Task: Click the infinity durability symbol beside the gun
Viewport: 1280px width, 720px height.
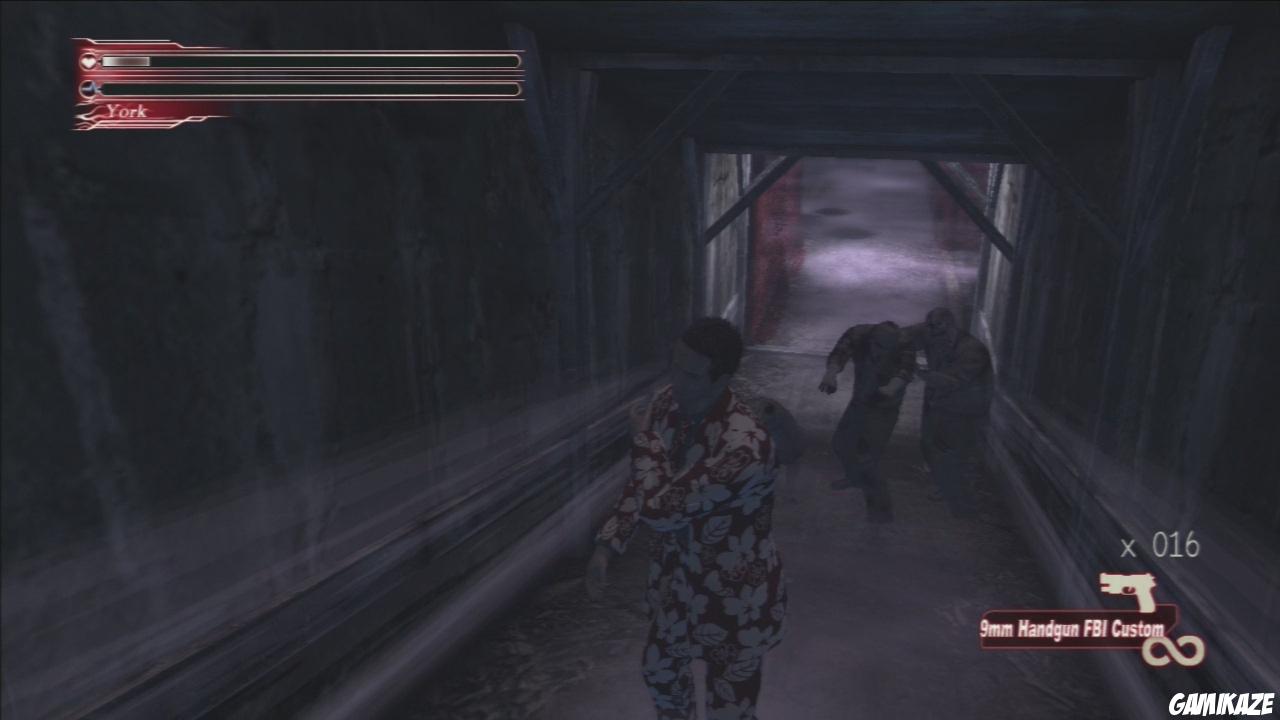Action: point(1174,649)
